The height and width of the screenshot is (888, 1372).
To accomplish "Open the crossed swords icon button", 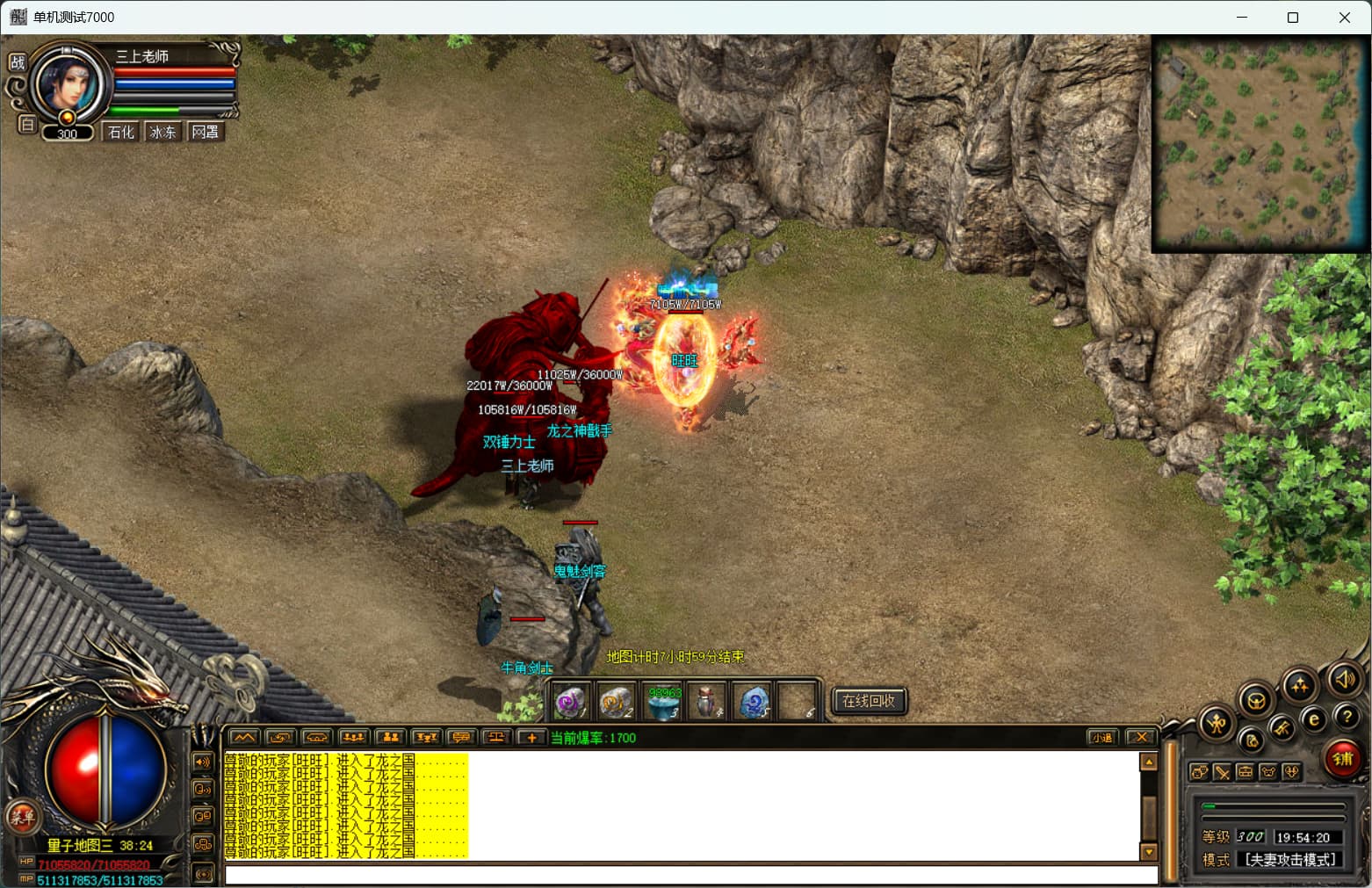I will pos(1222,772).
